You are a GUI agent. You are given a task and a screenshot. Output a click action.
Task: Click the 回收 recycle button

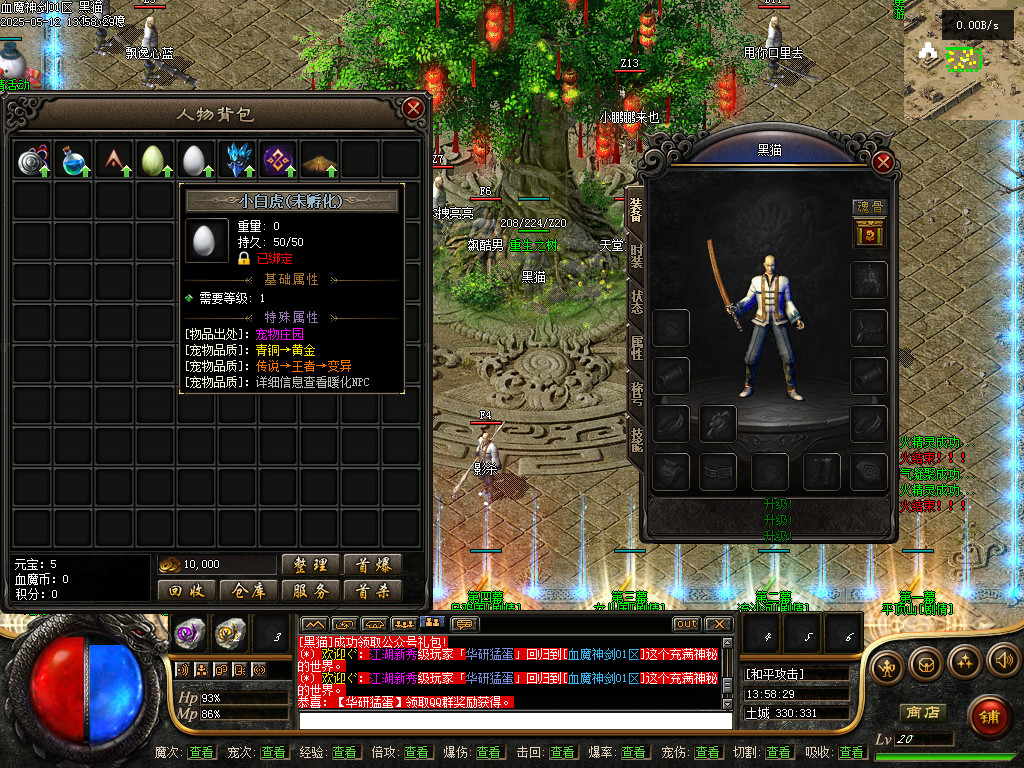click(x=186, y=591)
